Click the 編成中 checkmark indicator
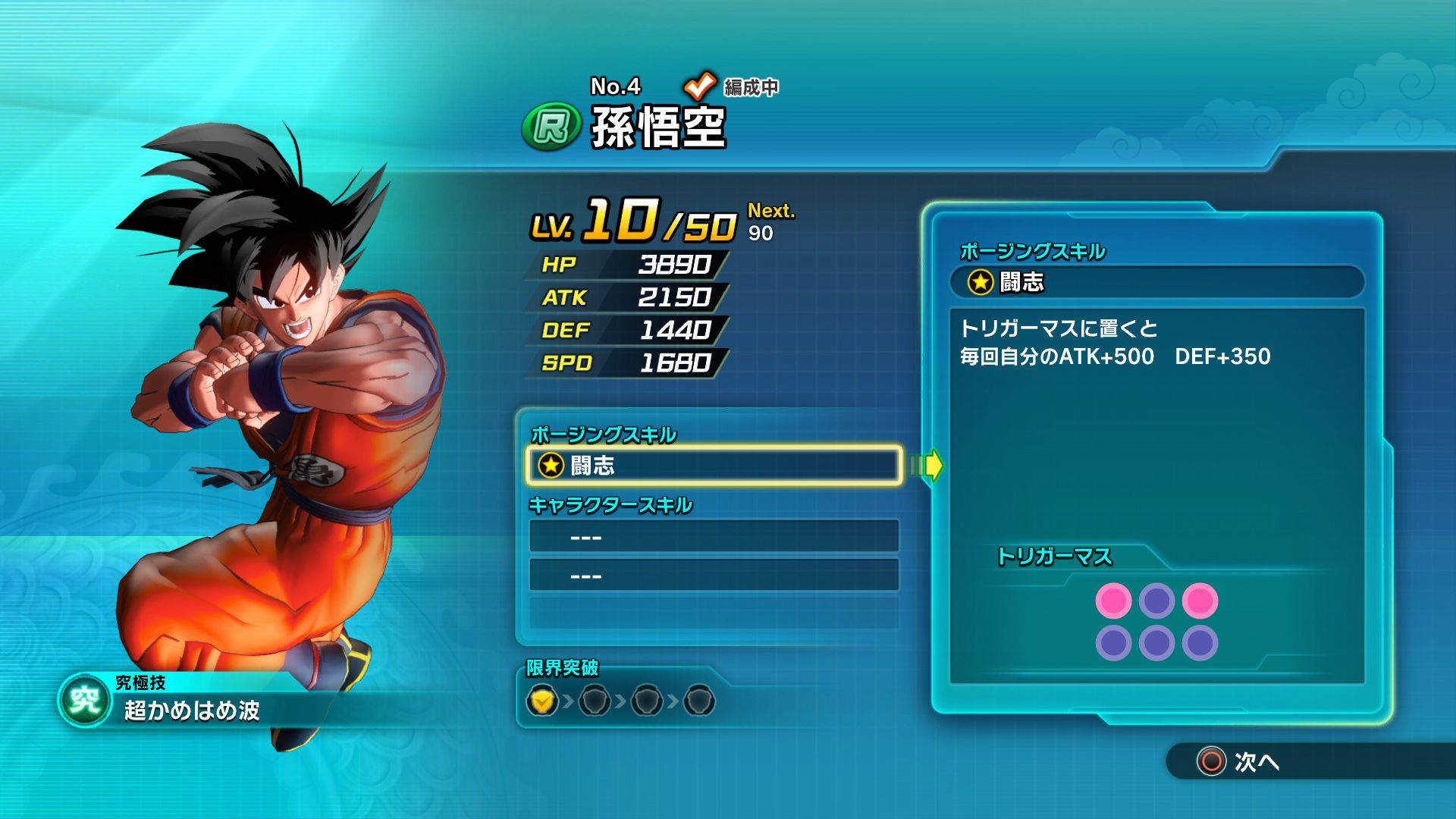The width and height of the screenshot is (1456, 819). tap(700, 86)
